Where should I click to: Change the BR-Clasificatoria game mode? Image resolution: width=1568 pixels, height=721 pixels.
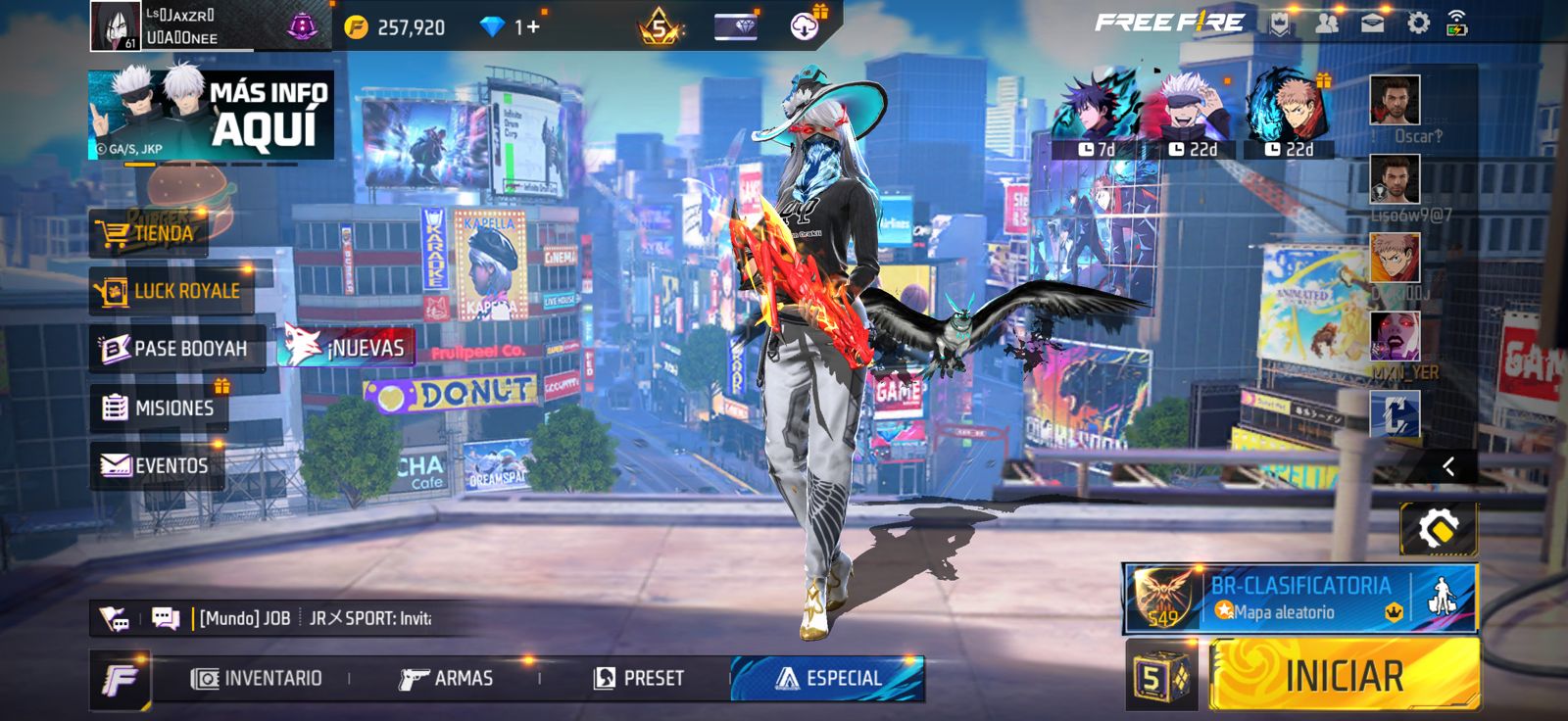click(x=1298, y=598)
